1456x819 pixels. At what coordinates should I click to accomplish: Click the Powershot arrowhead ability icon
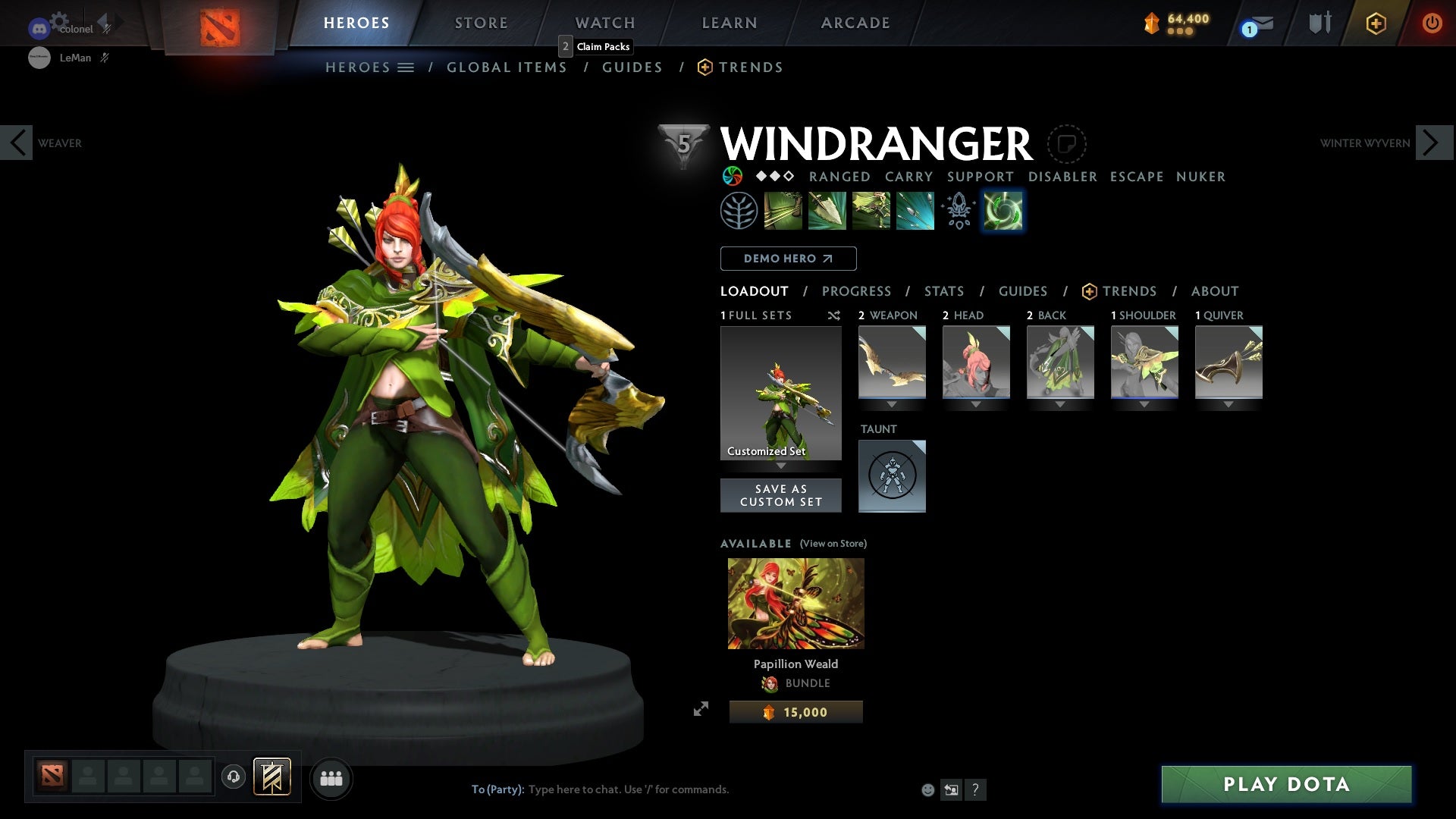click(827, 210)
